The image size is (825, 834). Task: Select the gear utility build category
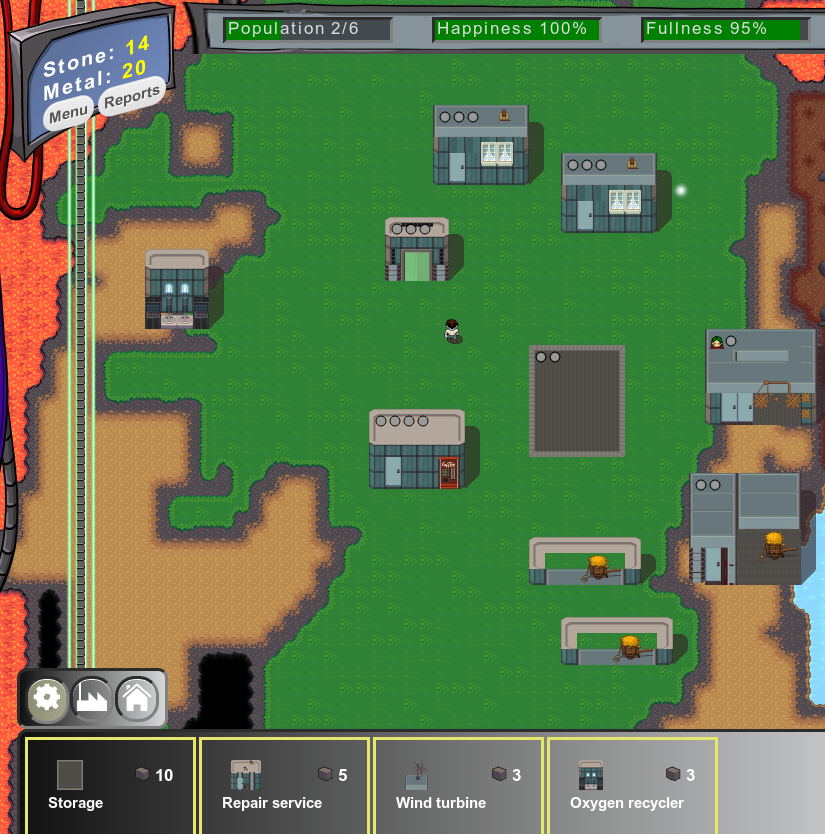click(47, 698)
